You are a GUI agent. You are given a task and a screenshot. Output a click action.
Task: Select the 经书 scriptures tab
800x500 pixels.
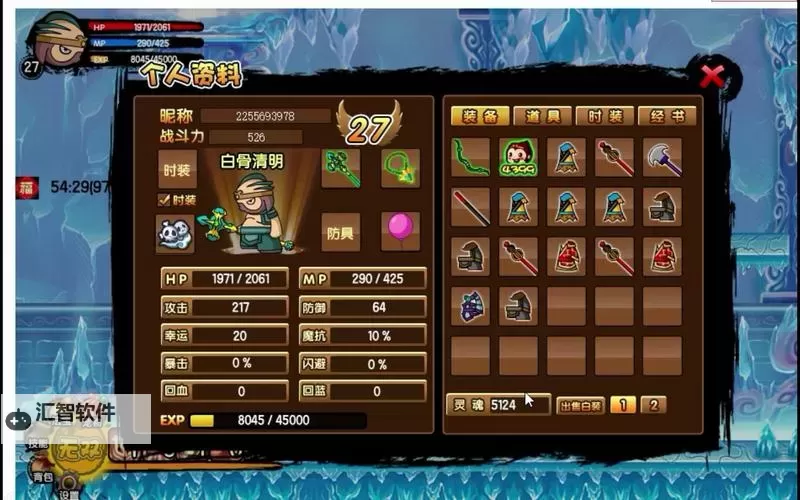coord(666,116)
